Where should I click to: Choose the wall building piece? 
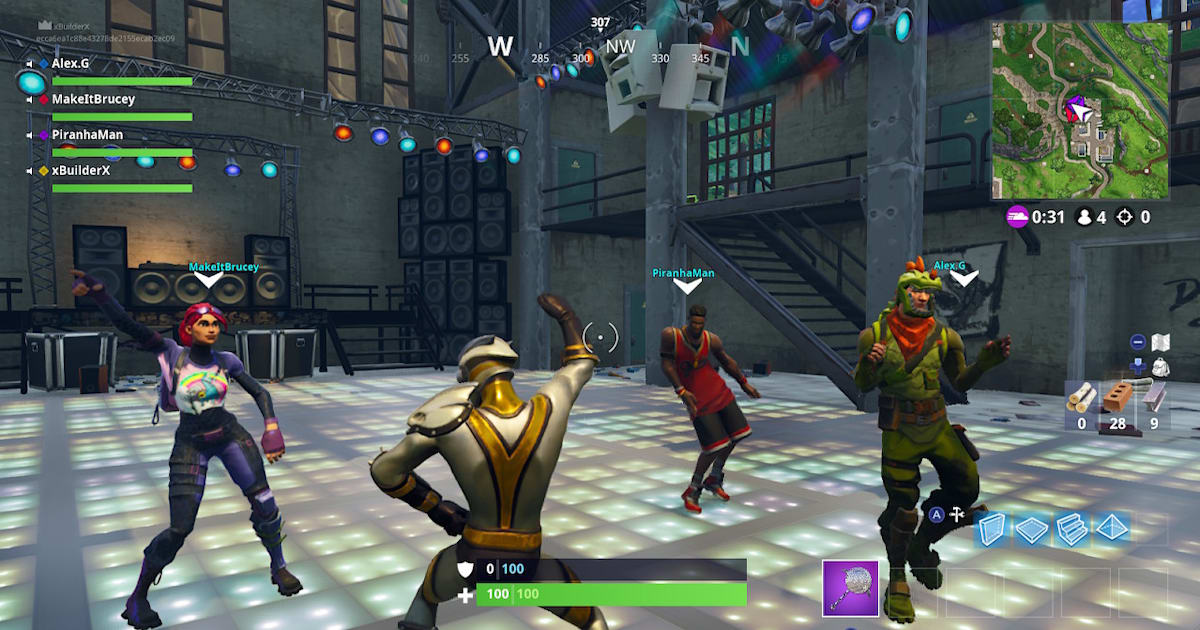coord(993,530)
